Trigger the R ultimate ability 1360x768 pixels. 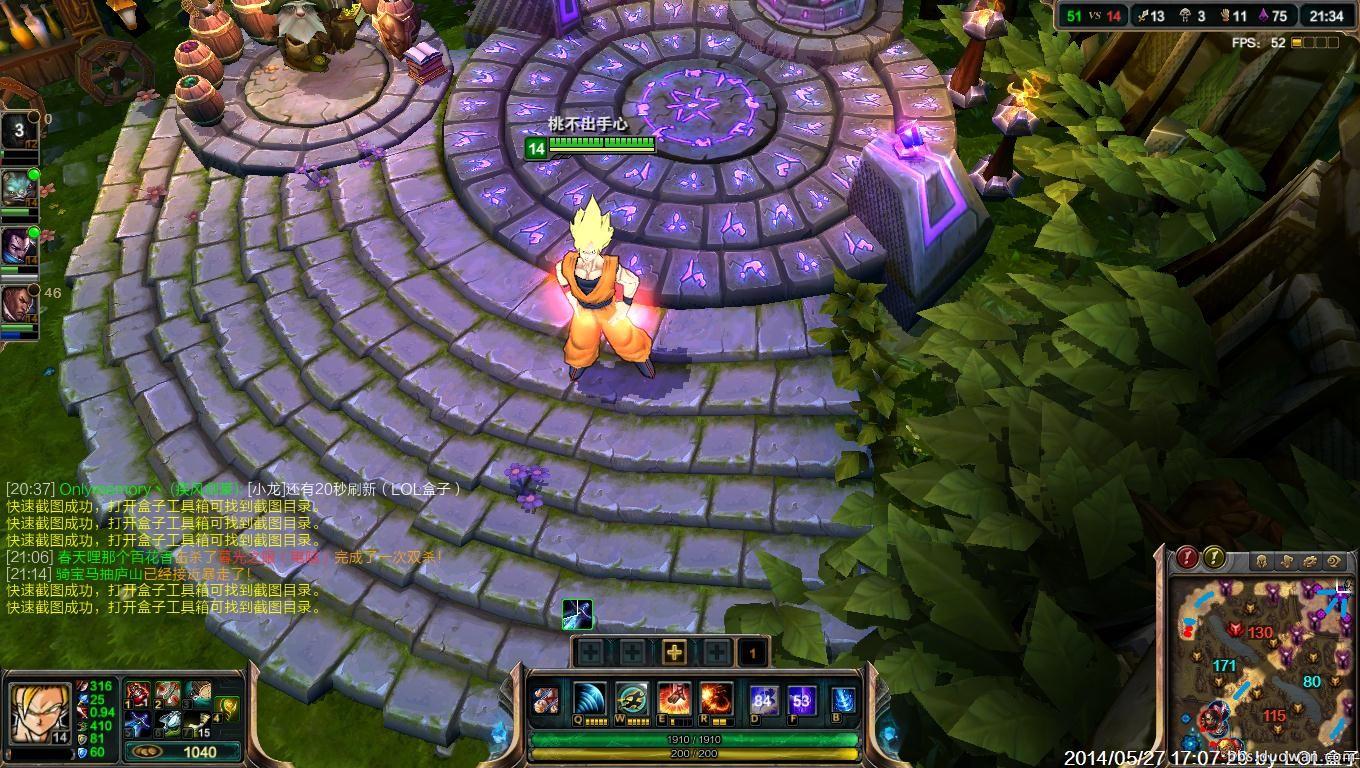click(716, 697)
